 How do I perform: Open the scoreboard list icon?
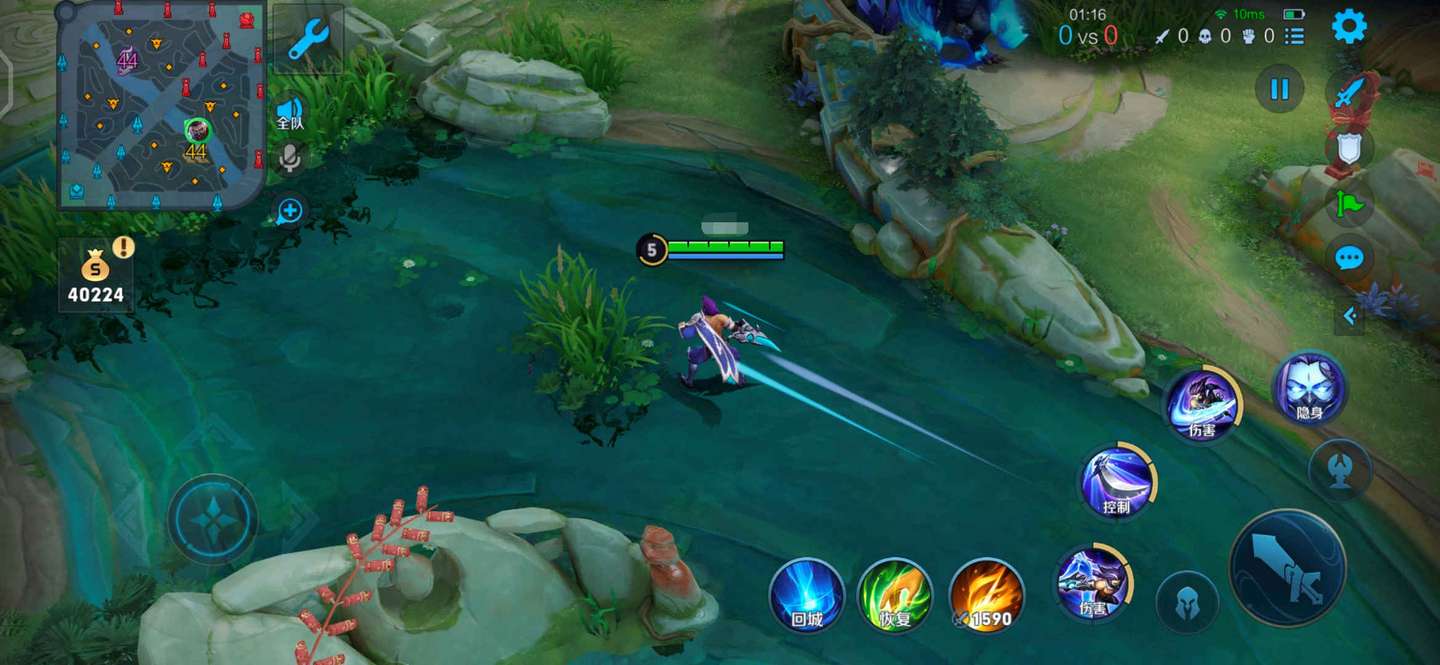click(x=1295, y=36)
